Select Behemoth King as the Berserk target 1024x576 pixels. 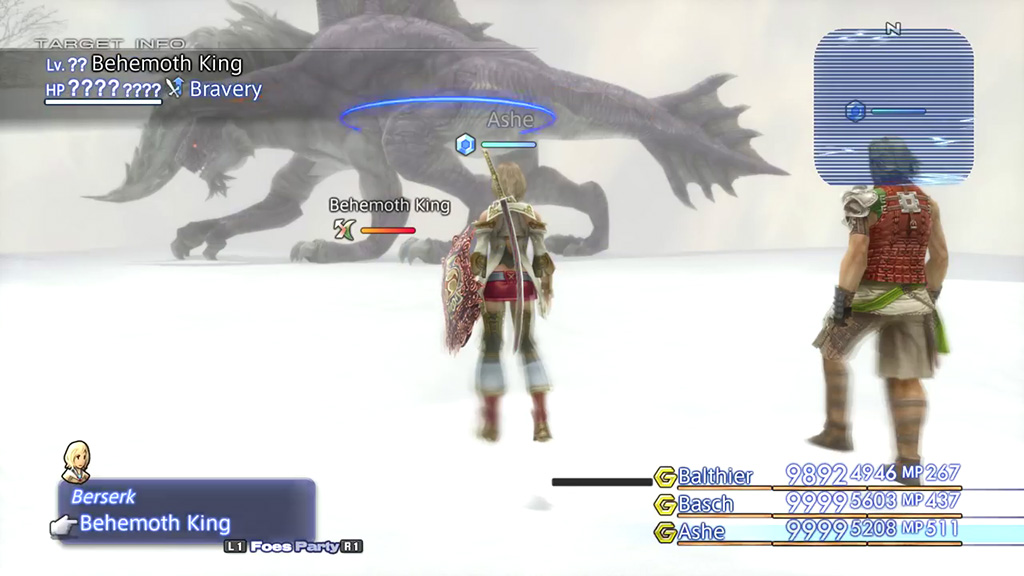[x=155, y=523]
